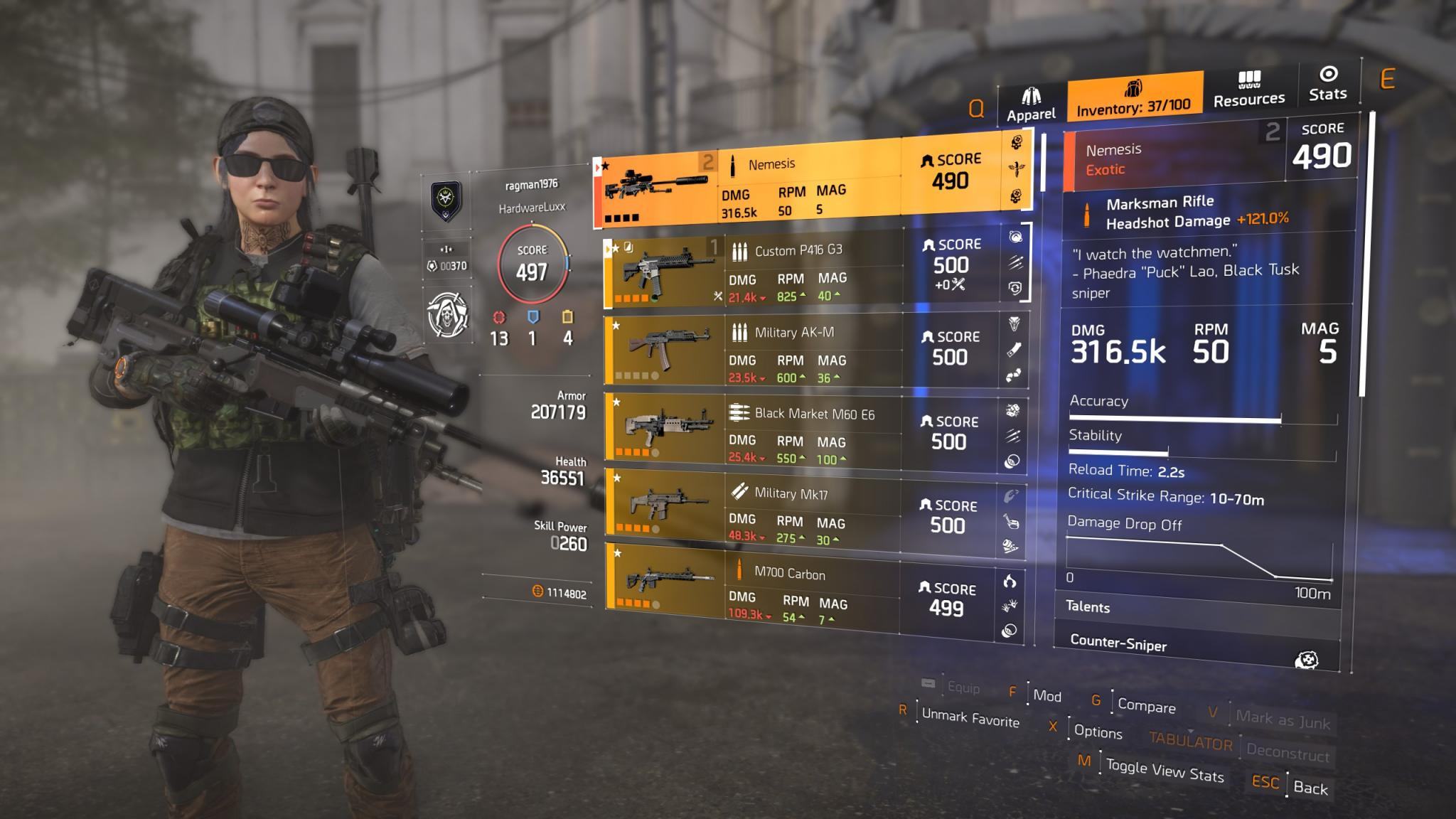Toggle View Stats display
The image size is (1456, 819).
pos(1165,771)
